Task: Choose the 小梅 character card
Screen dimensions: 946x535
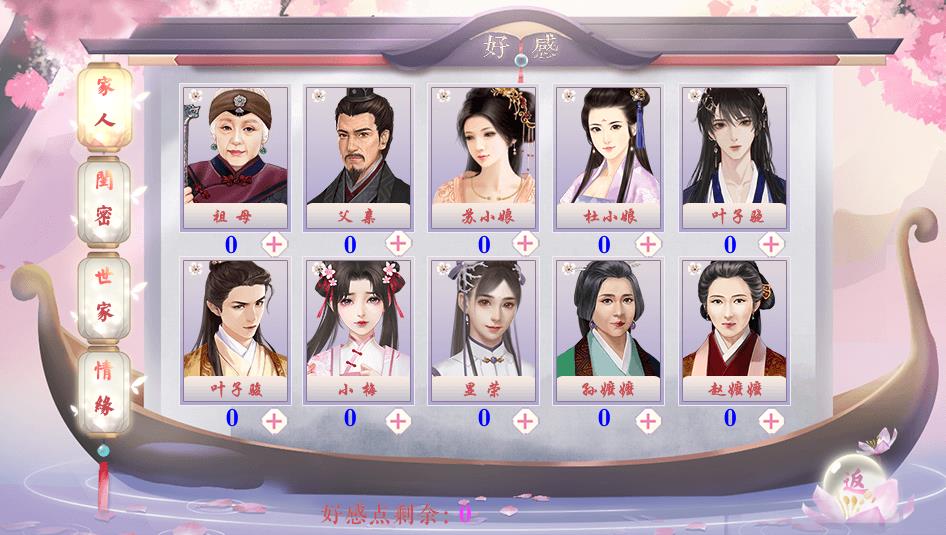Action: (x=359, y=330)
